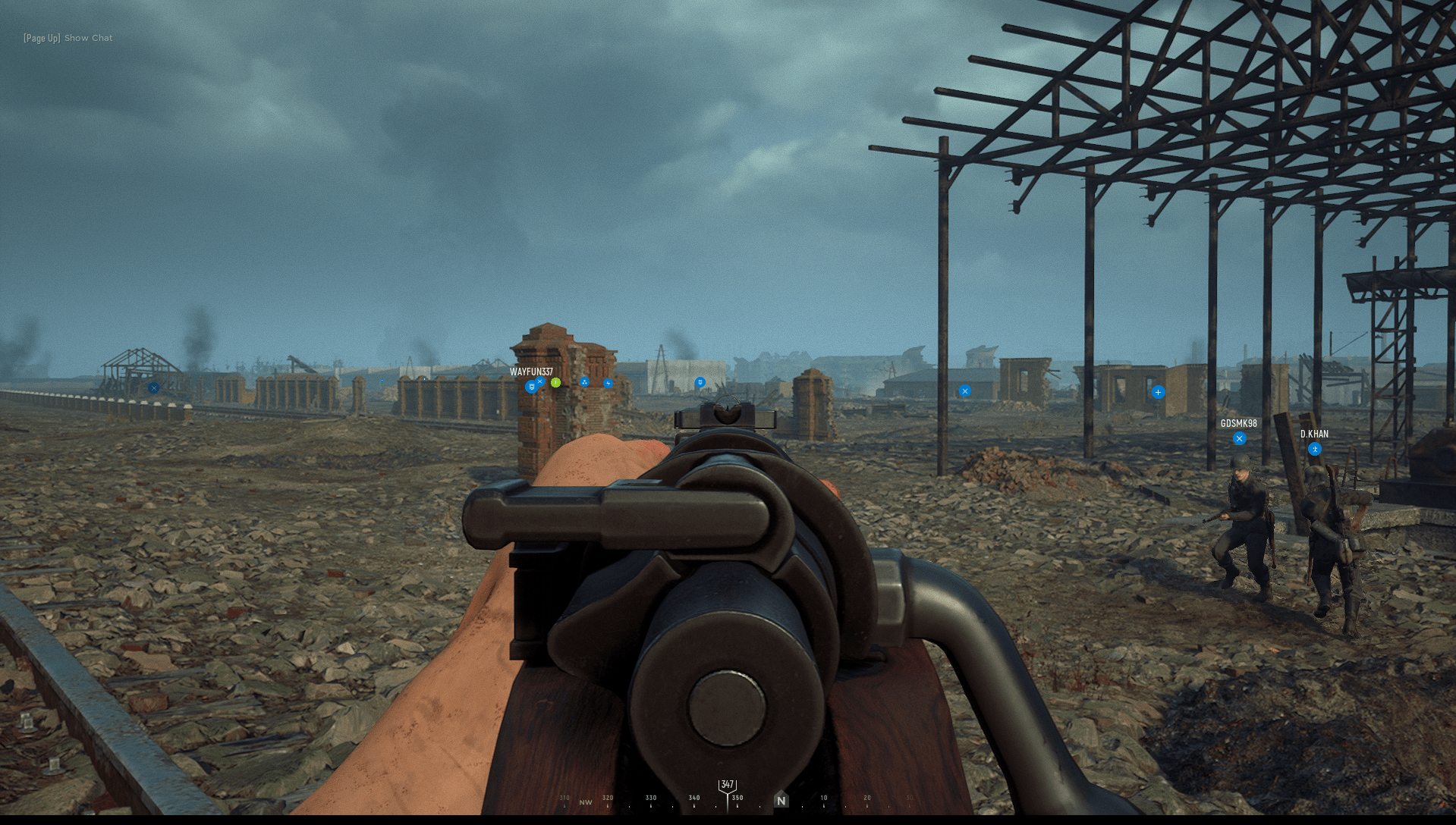Click the green soldier marker beside WAYFUN337
This screenshot has width=1456, height=825.
[x=555, y=383]
